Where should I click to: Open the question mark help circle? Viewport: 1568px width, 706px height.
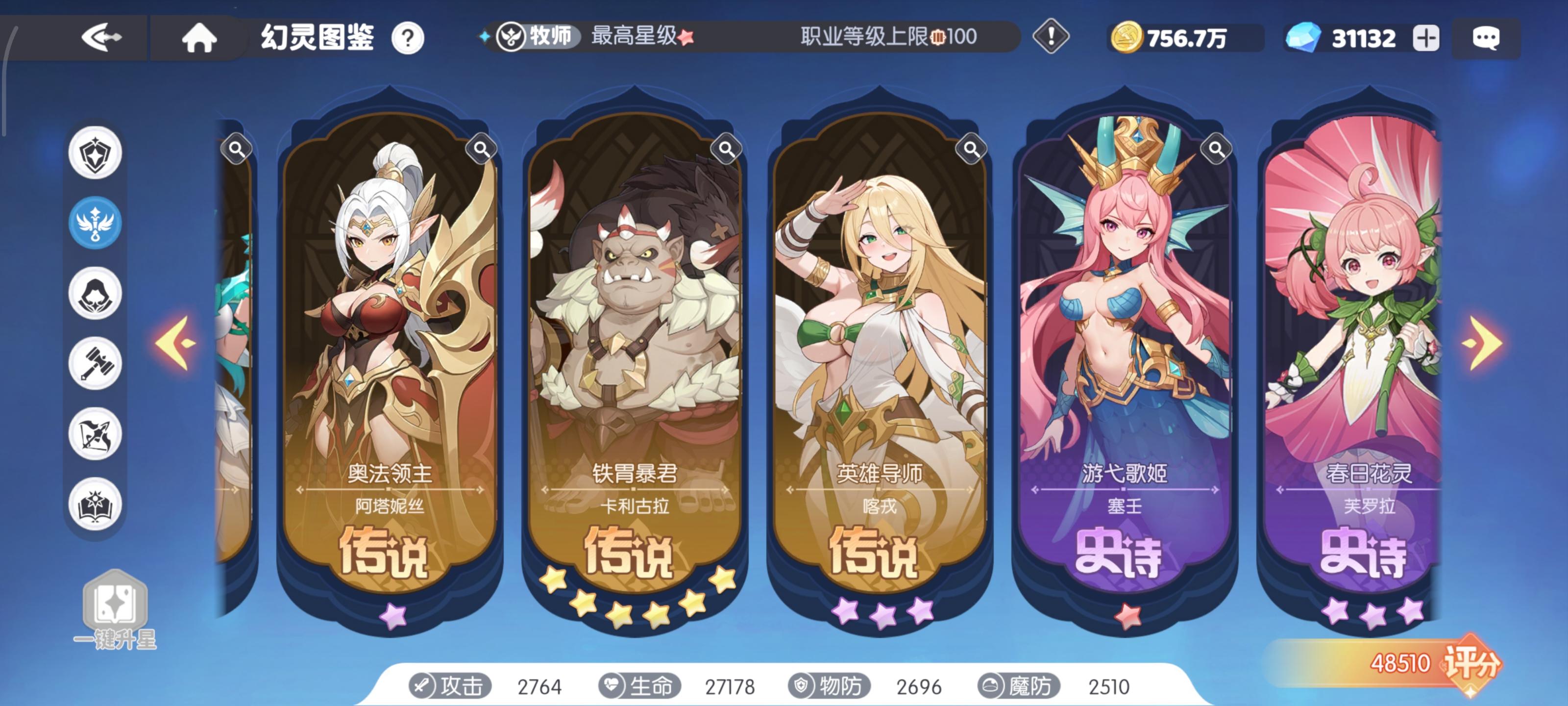point(409,38)
